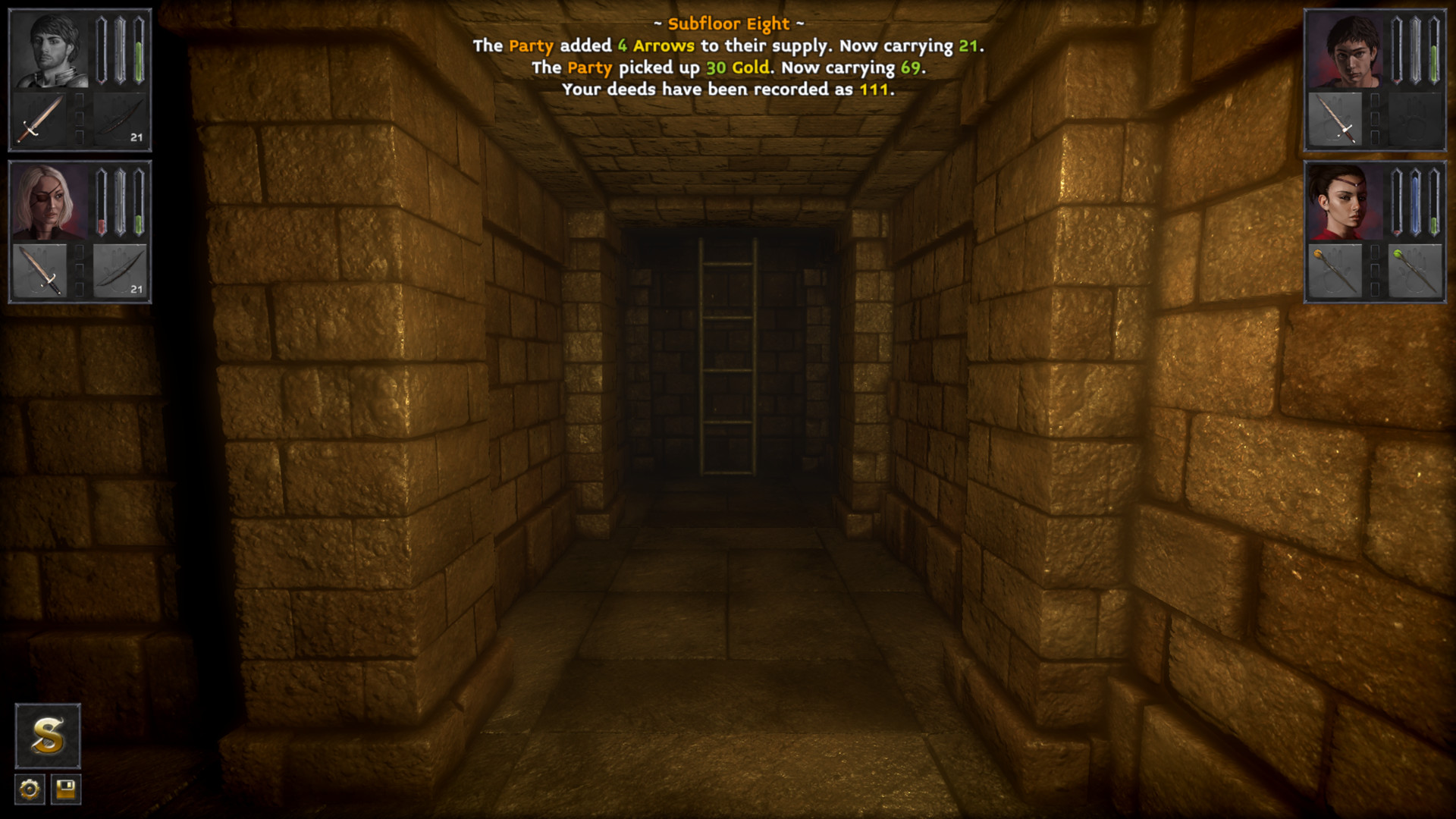Viewport: 1456px width, 819px height.
Task: Click the eyepatch woman's bow slot
Action: click(121, 271)
